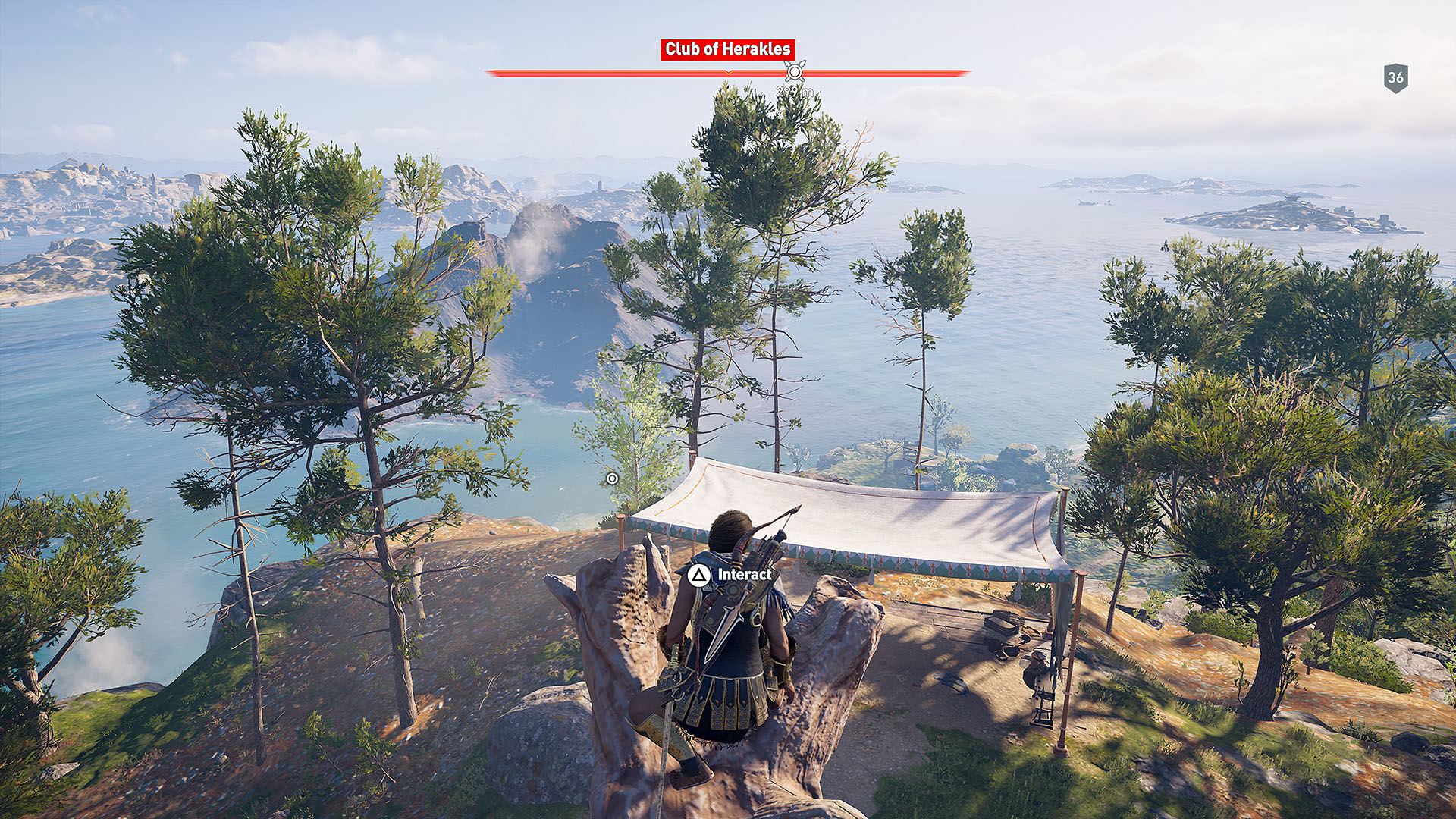Select the center of the compass navigation band
Image resolution: width=1456 pixels, height=819 pixels.
click(728, 72)
